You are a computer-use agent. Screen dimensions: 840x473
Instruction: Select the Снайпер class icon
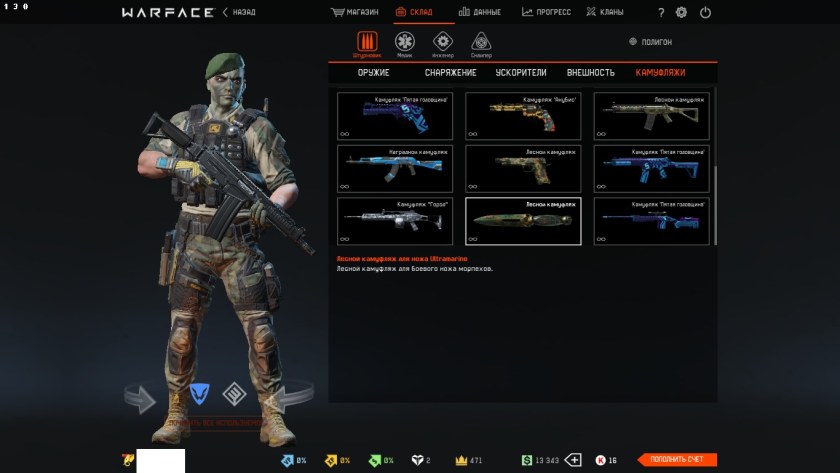point(480,42)
